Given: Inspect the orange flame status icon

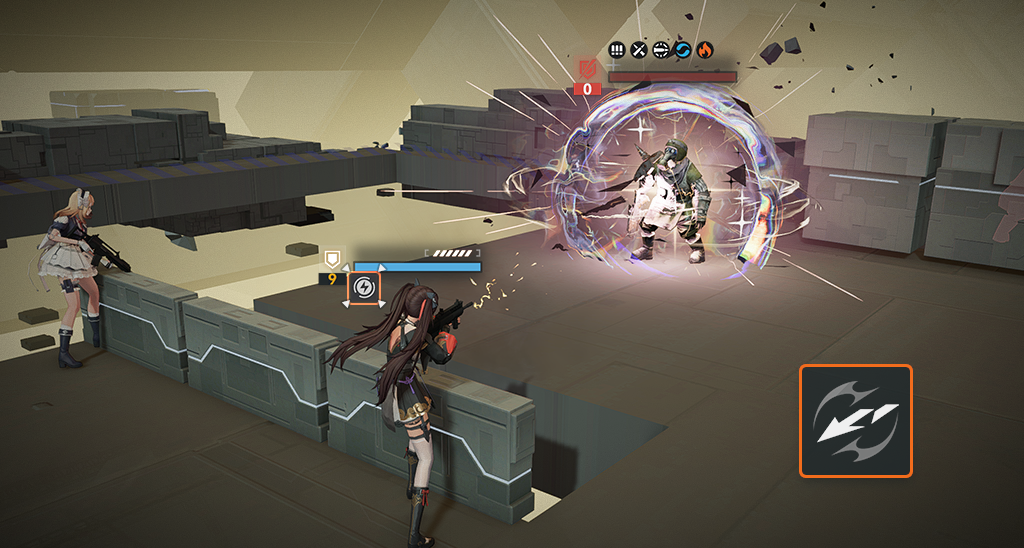Looking at the screenshot, I should pos(705,49).
